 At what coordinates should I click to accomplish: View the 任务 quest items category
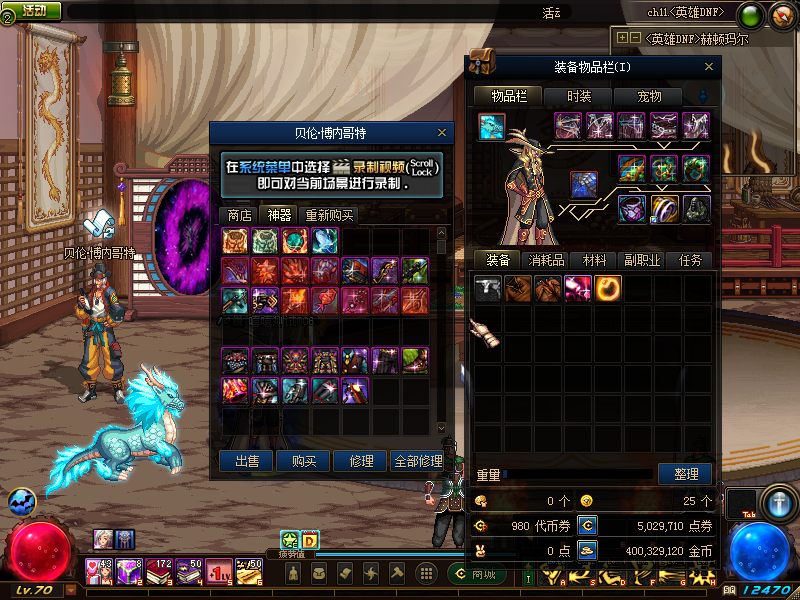tap(690, 260)
